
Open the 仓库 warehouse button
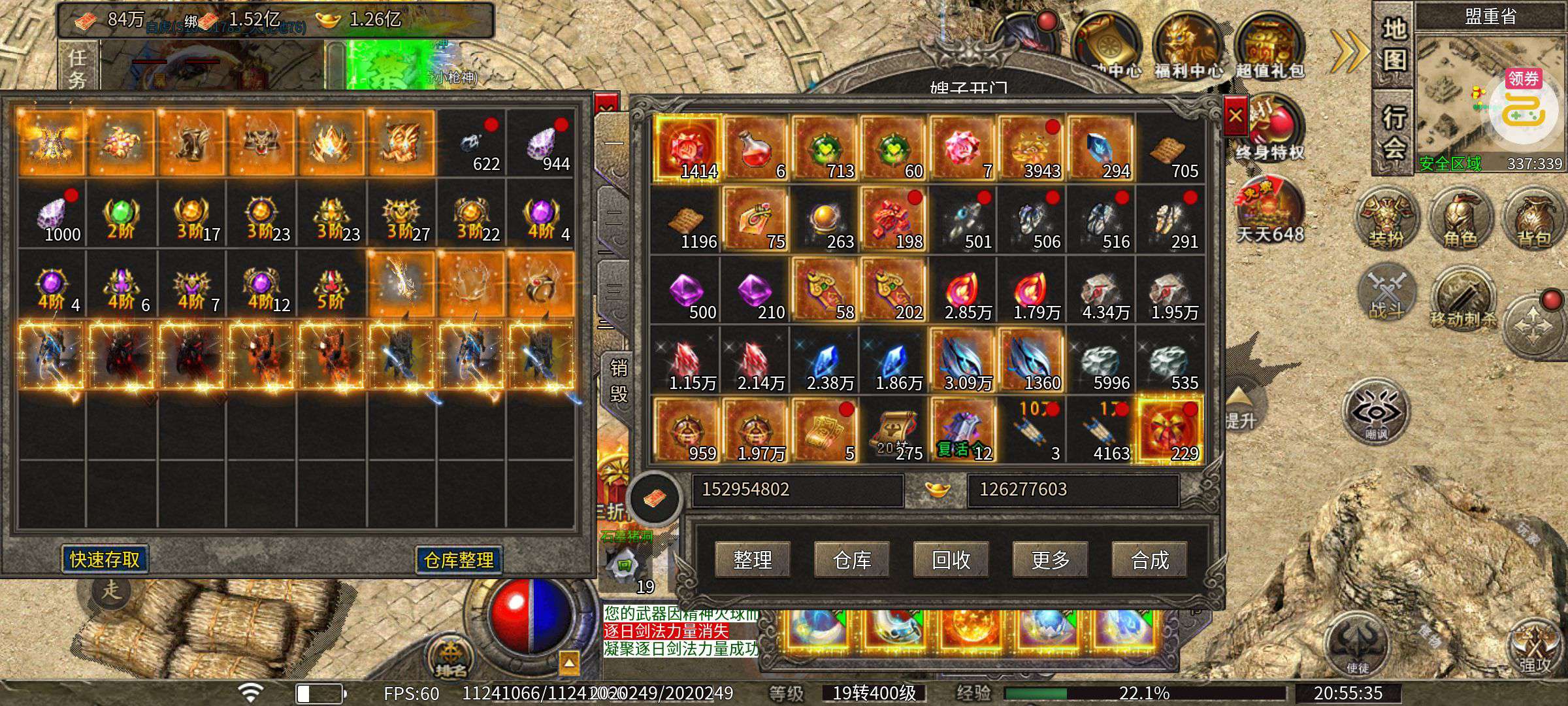coord(852,560)
